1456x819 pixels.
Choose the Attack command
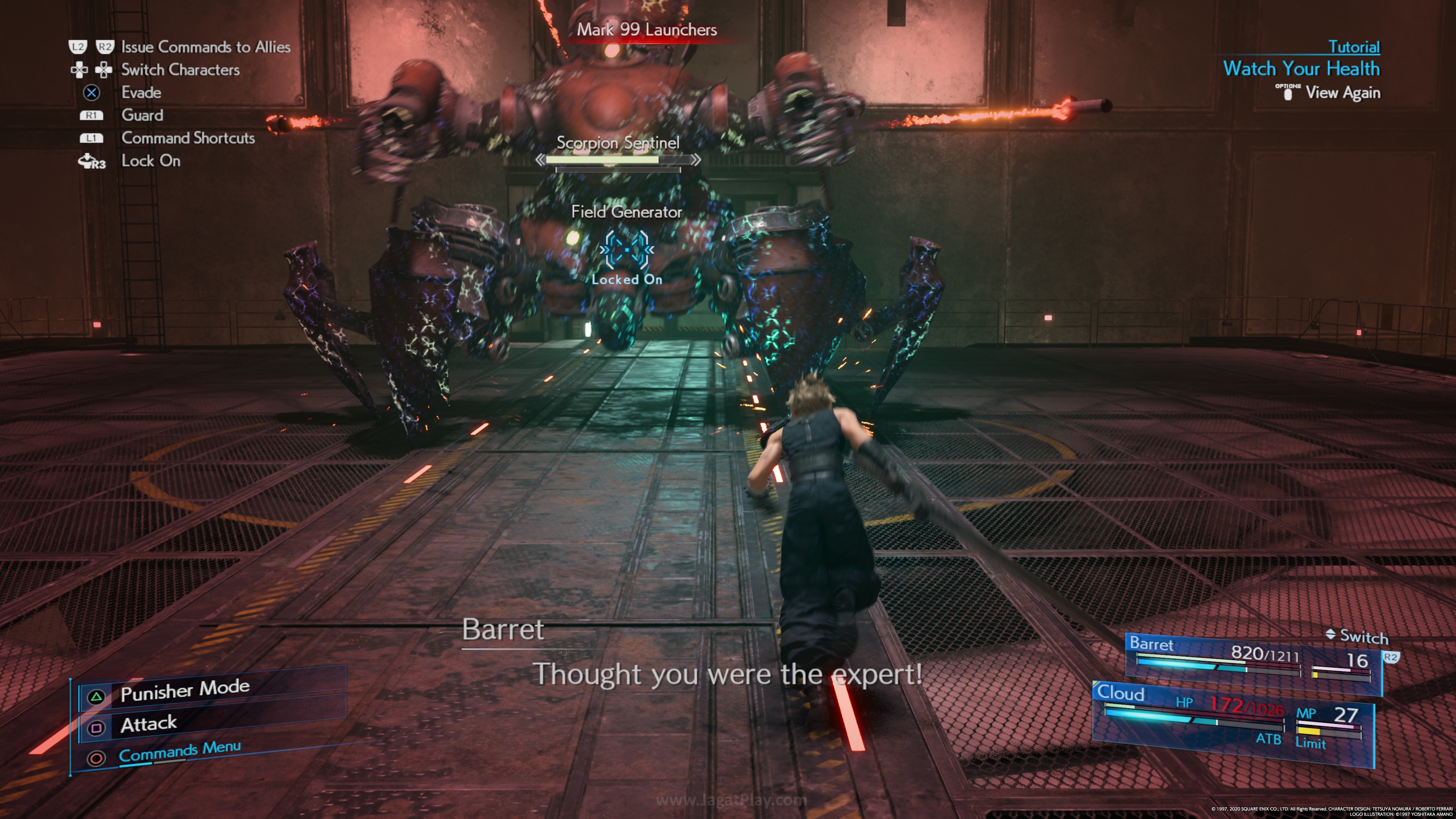coord(148,724)
